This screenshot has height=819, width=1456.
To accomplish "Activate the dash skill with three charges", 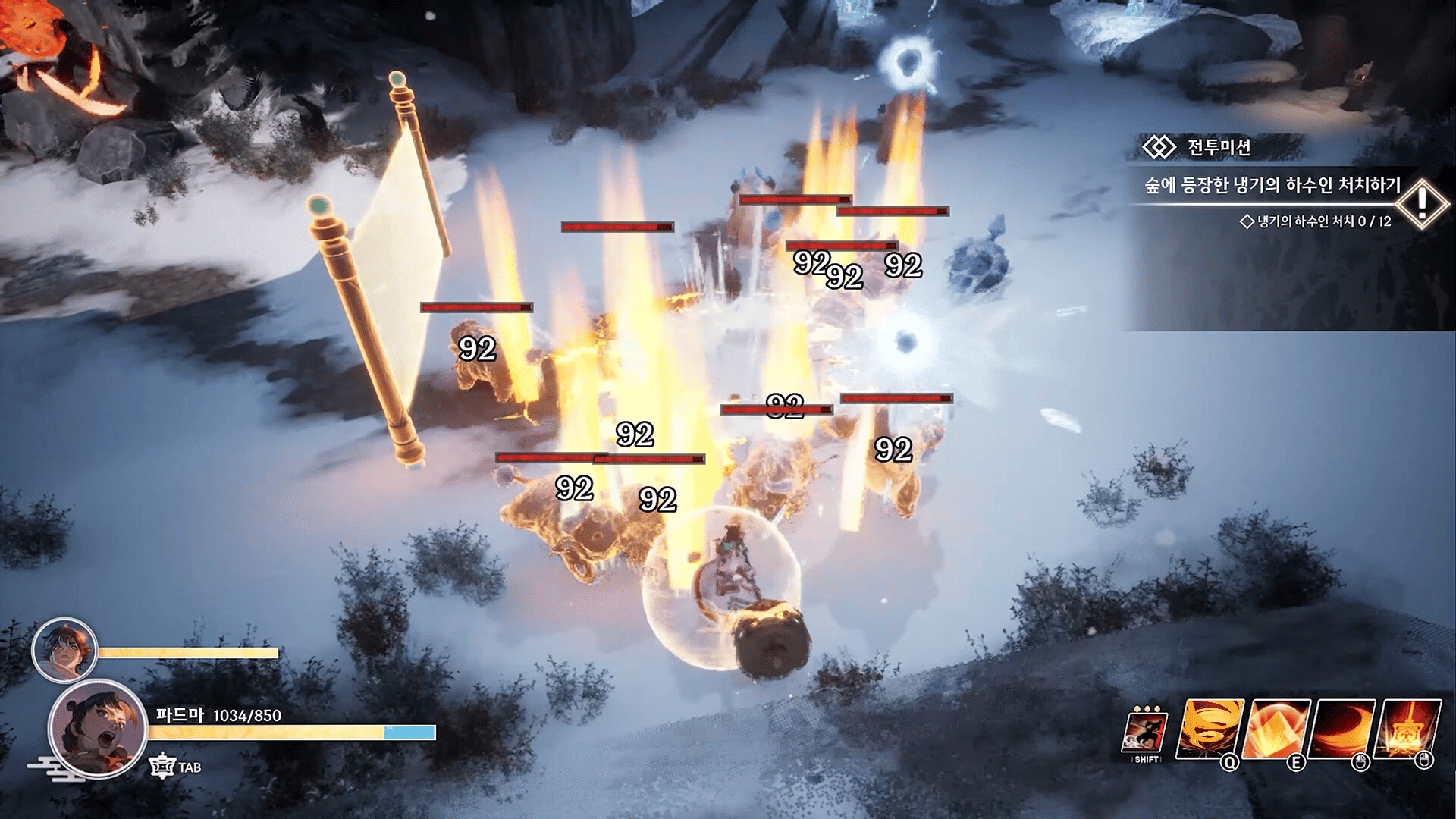I will [1145, 733].
